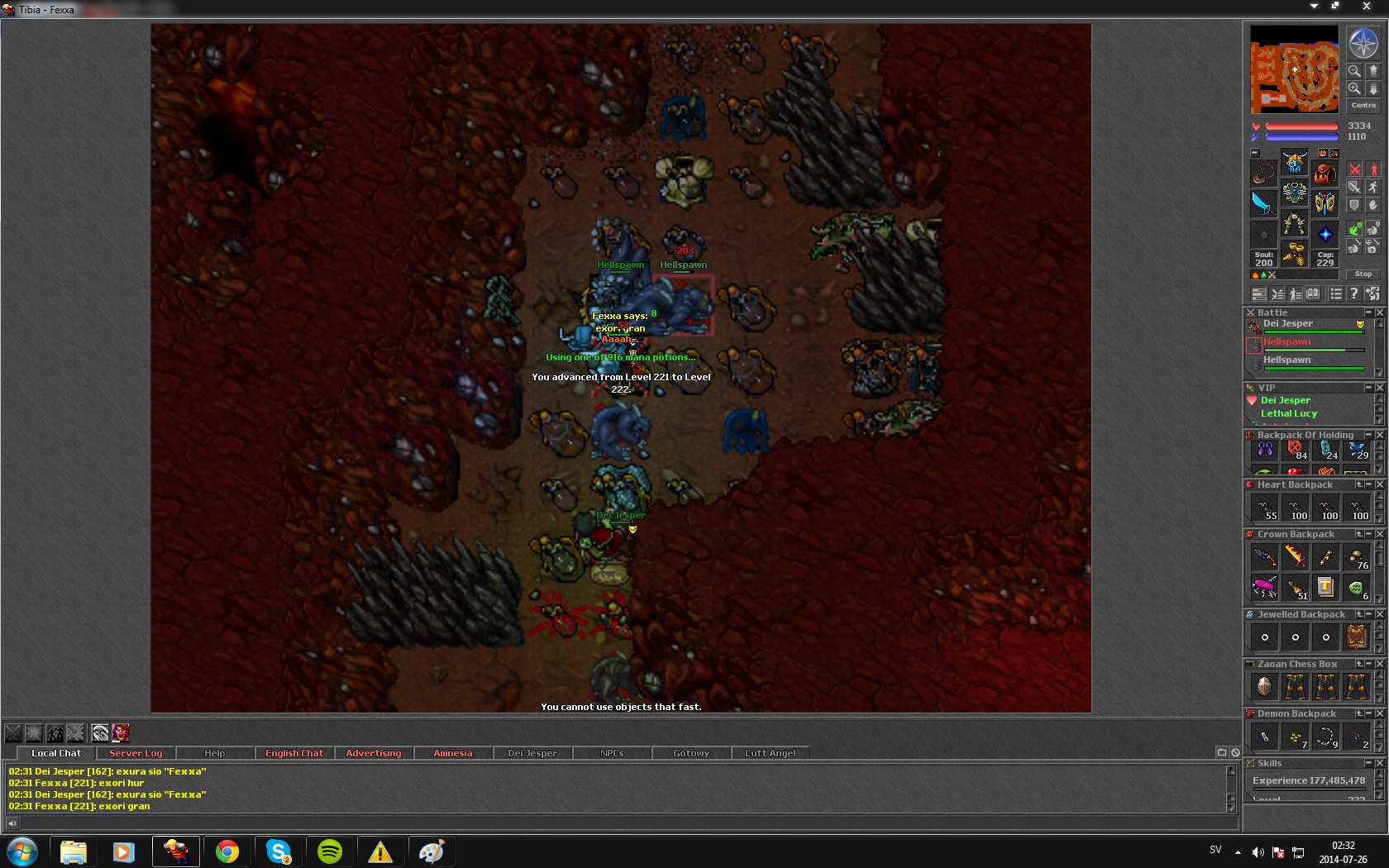Select the brown spellbook in Jewelled Backpack

(1357, 637)
